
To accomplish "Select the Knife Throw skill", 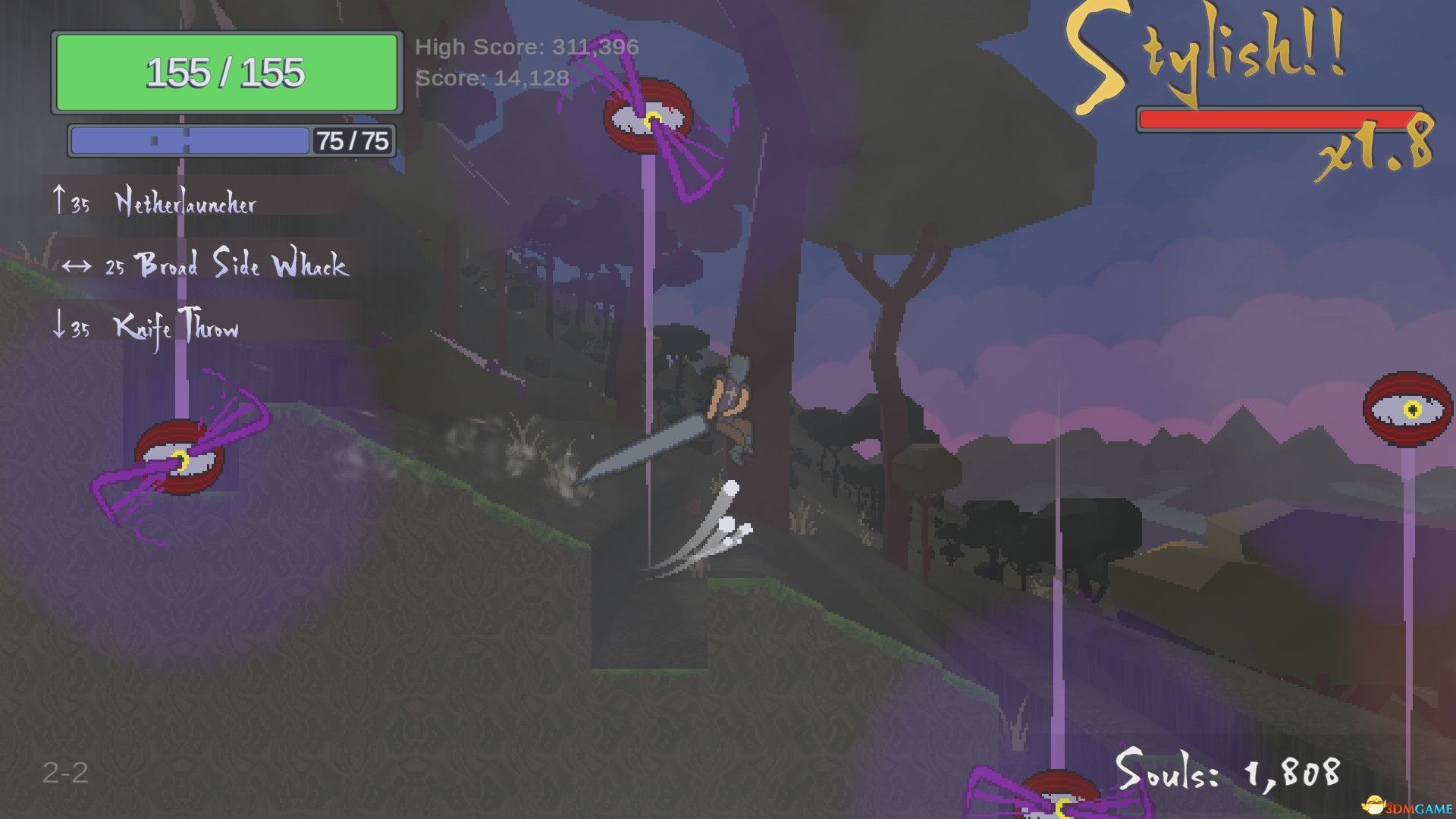I will (176, 329).
